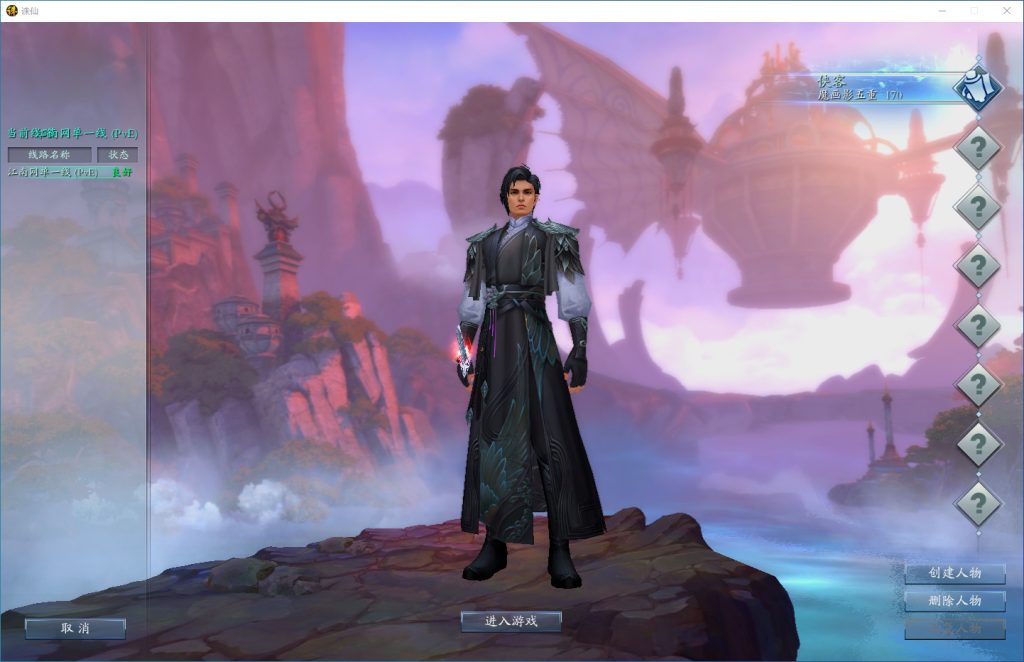This screenshot has height=662, width=1024.
Task: Minimize the game window
Action: pos(942,10)
